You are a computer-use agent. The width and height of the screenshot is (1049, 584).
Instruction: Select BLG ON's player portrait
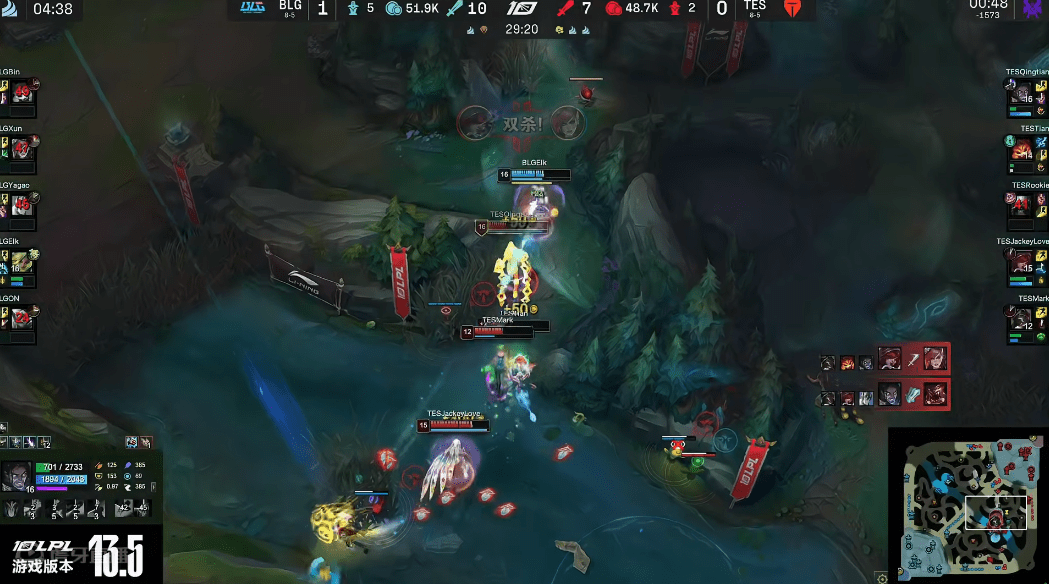(x=22, y=319)
